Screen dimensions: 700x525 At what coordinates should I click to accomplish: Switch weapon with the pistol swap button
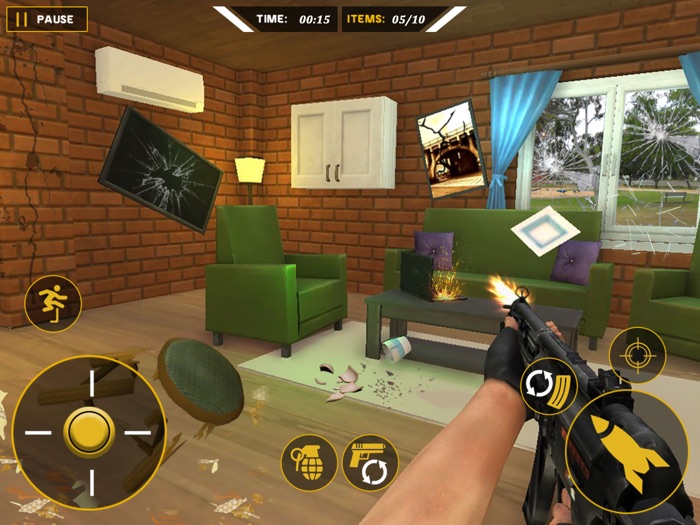pos(370,463)
